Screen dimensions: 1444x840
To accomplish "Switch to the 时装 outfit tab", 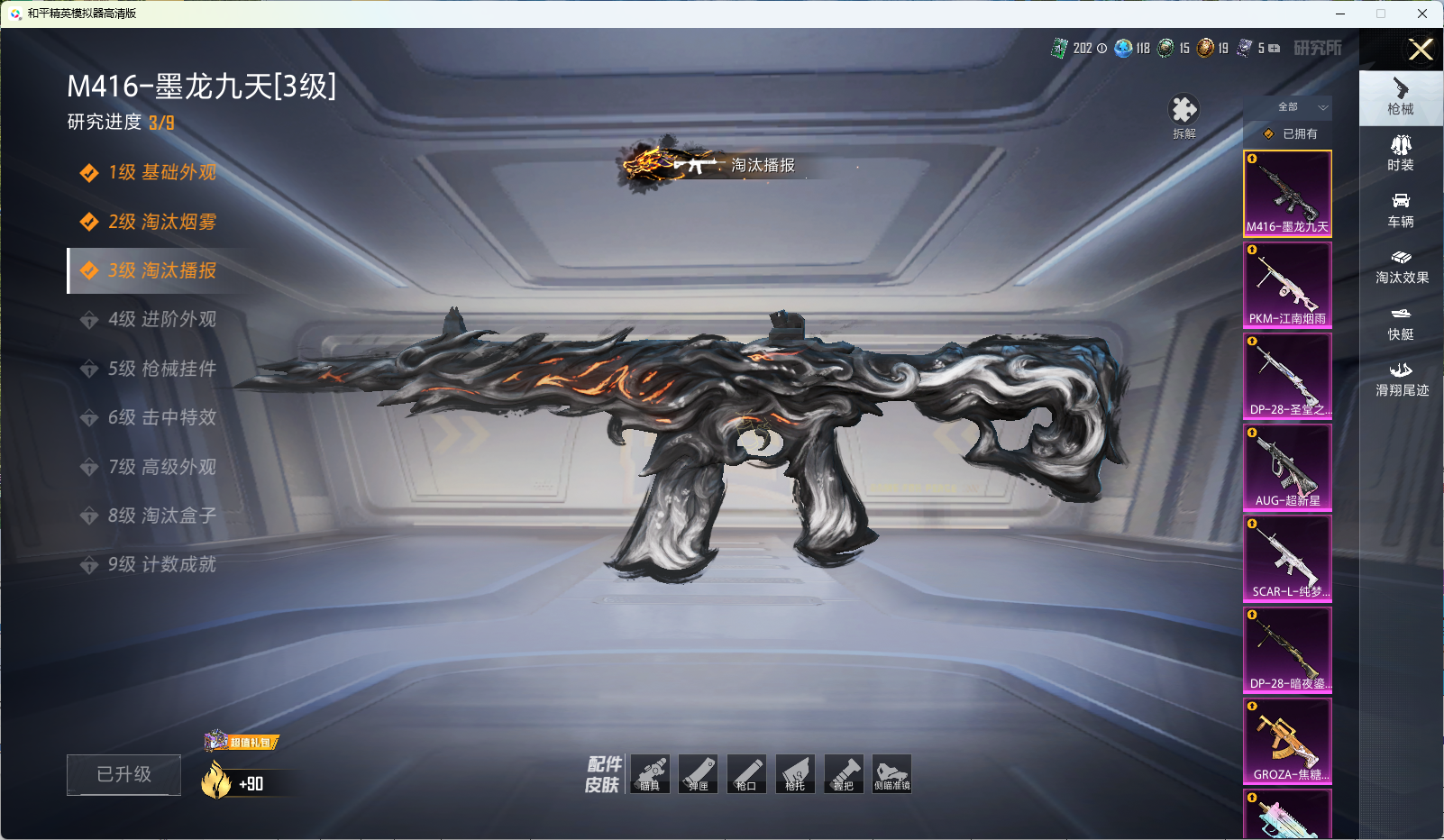I will coord(1401,153).
